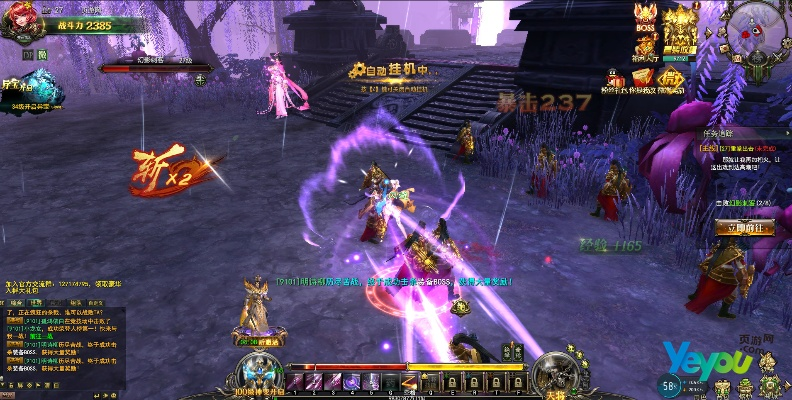Open the 福利大厅 welfare hall icon

coord(644,50)
